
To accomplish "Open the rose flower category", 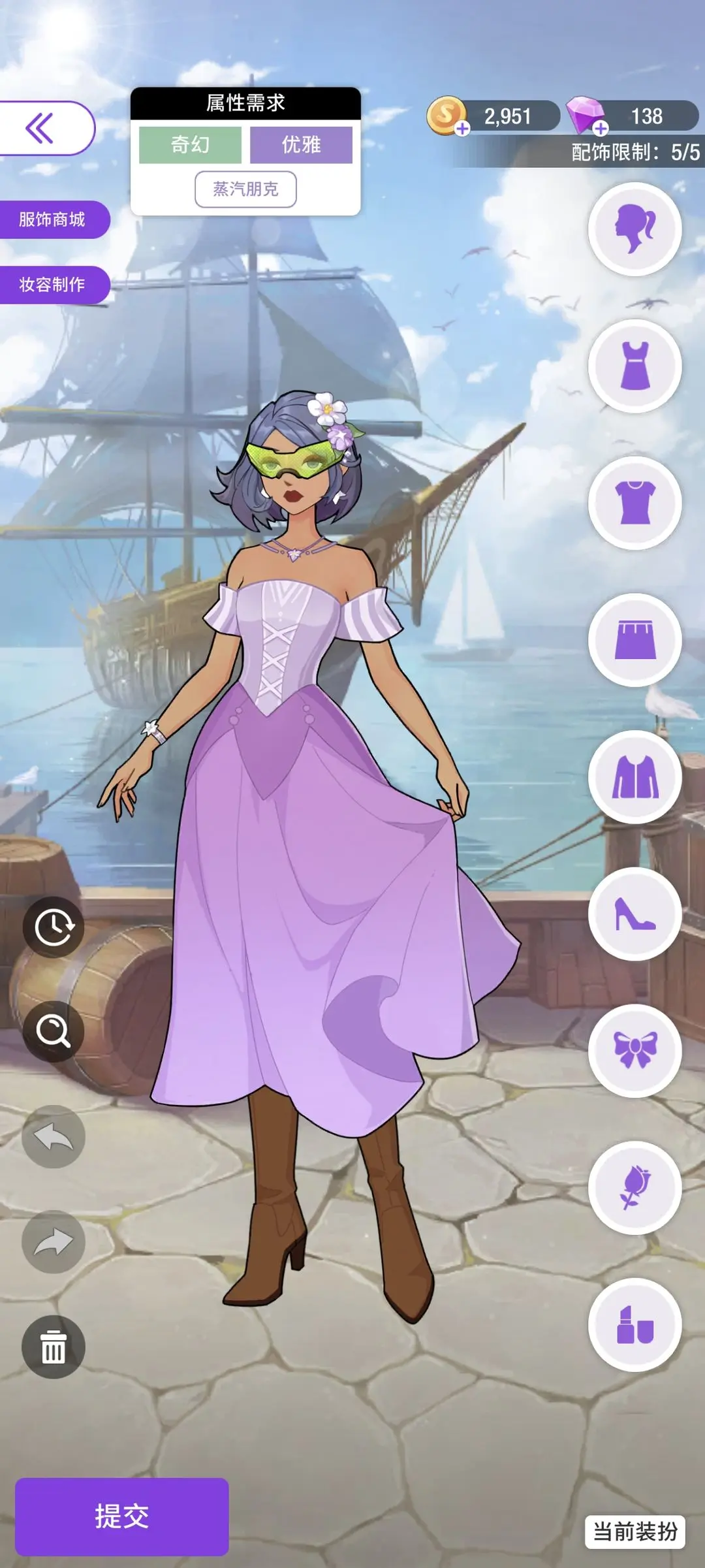I will coord(634,1188).
